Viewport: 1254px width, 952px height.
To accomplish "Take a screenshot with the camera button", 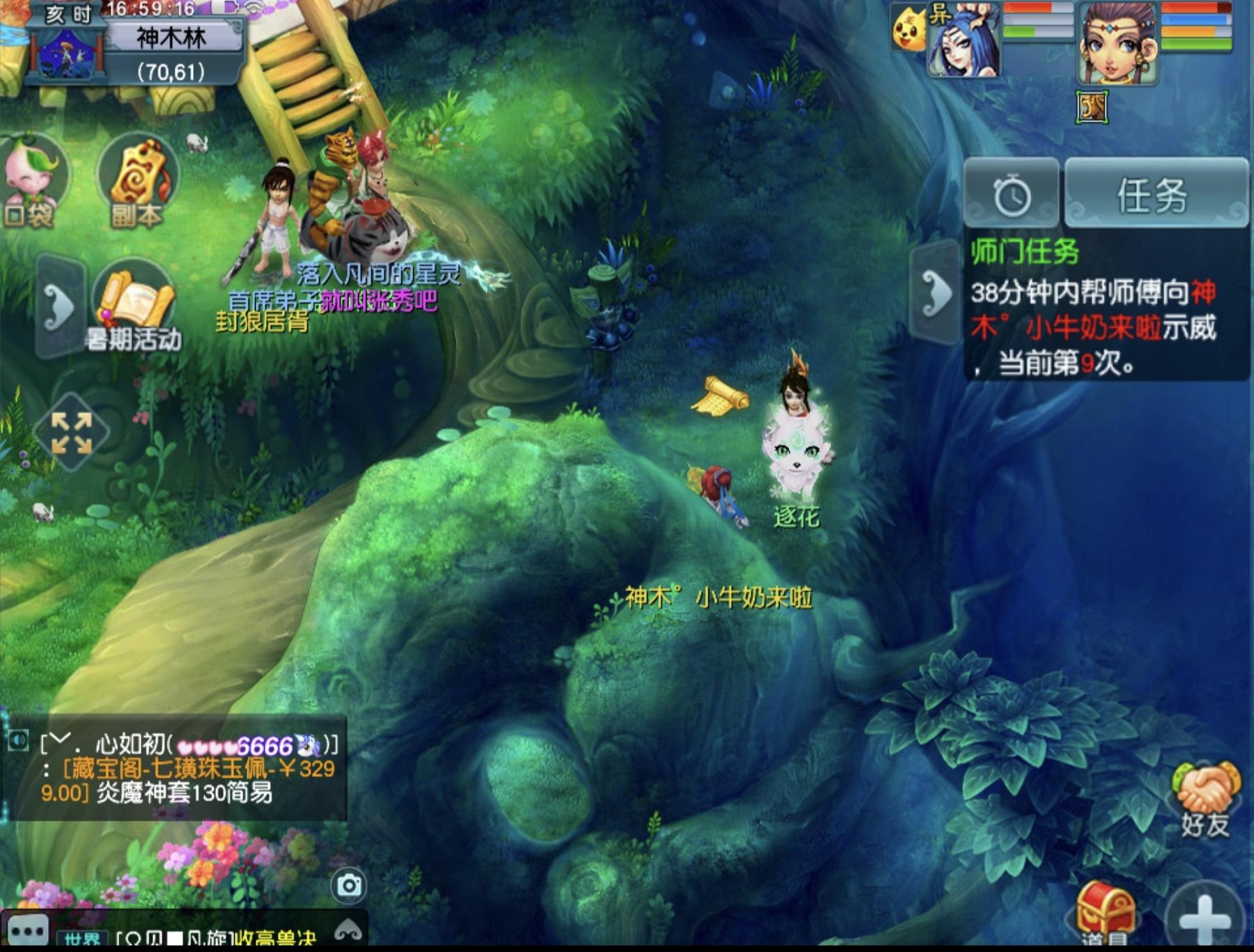I will tap(349, 885).
